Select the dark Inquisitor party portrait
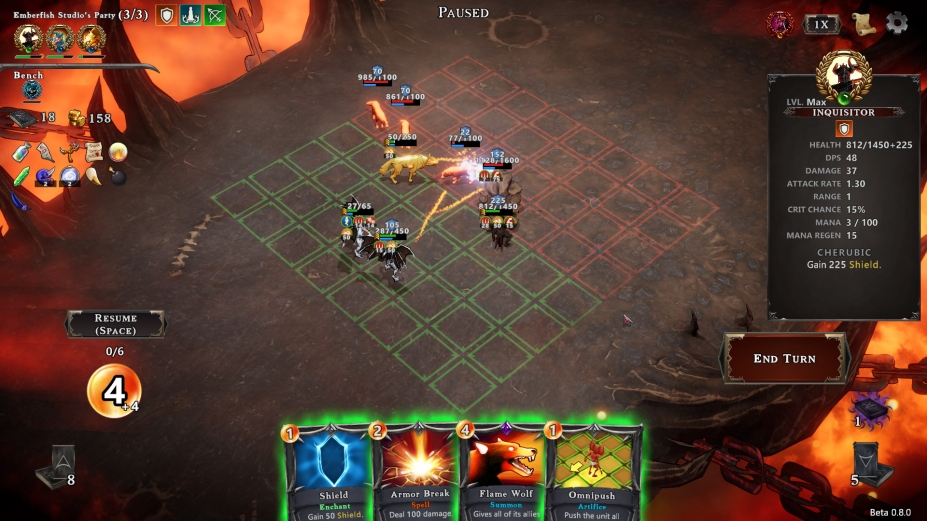 [x=28, y=39]
